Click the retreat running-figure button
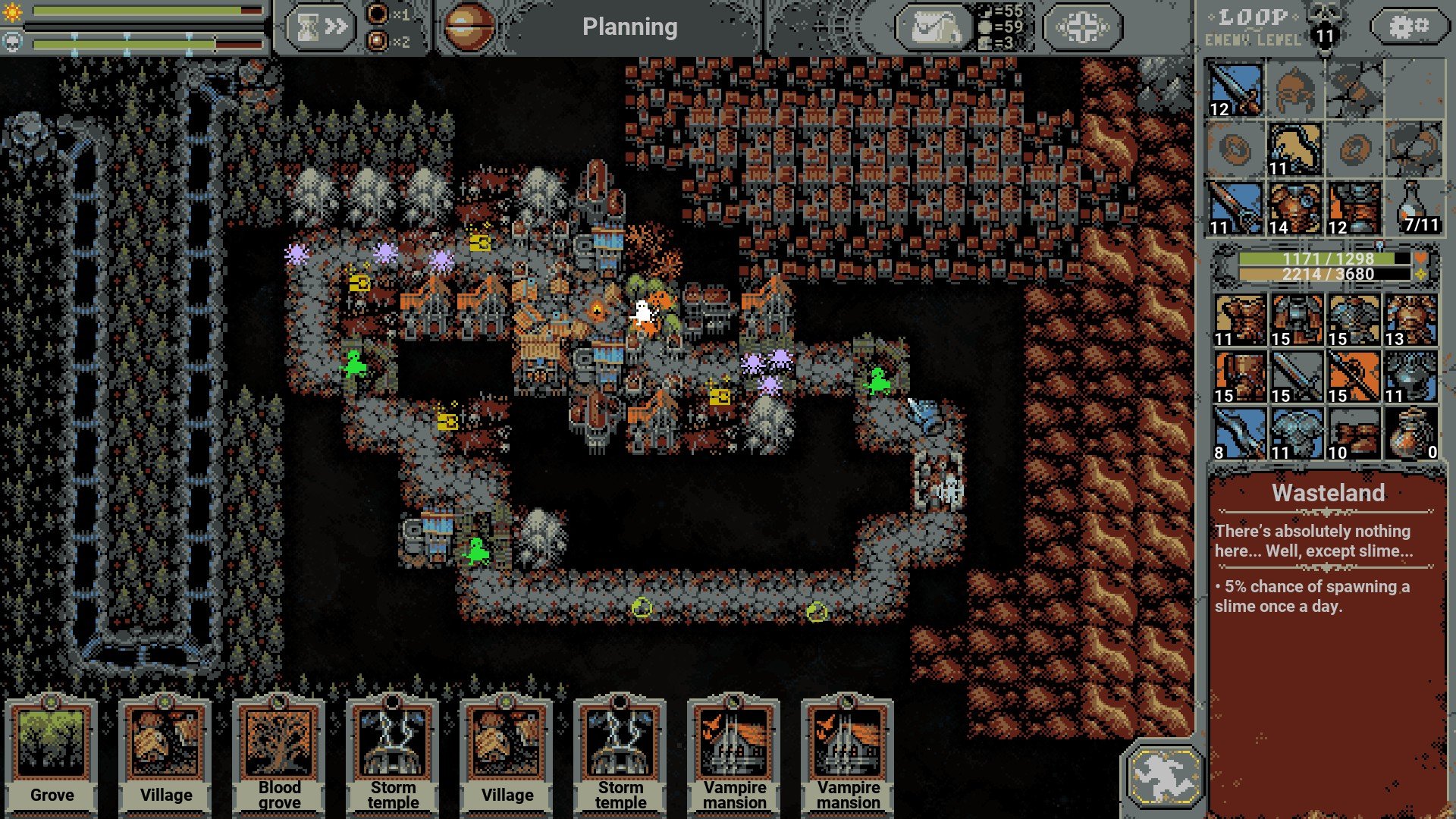 1164,775
